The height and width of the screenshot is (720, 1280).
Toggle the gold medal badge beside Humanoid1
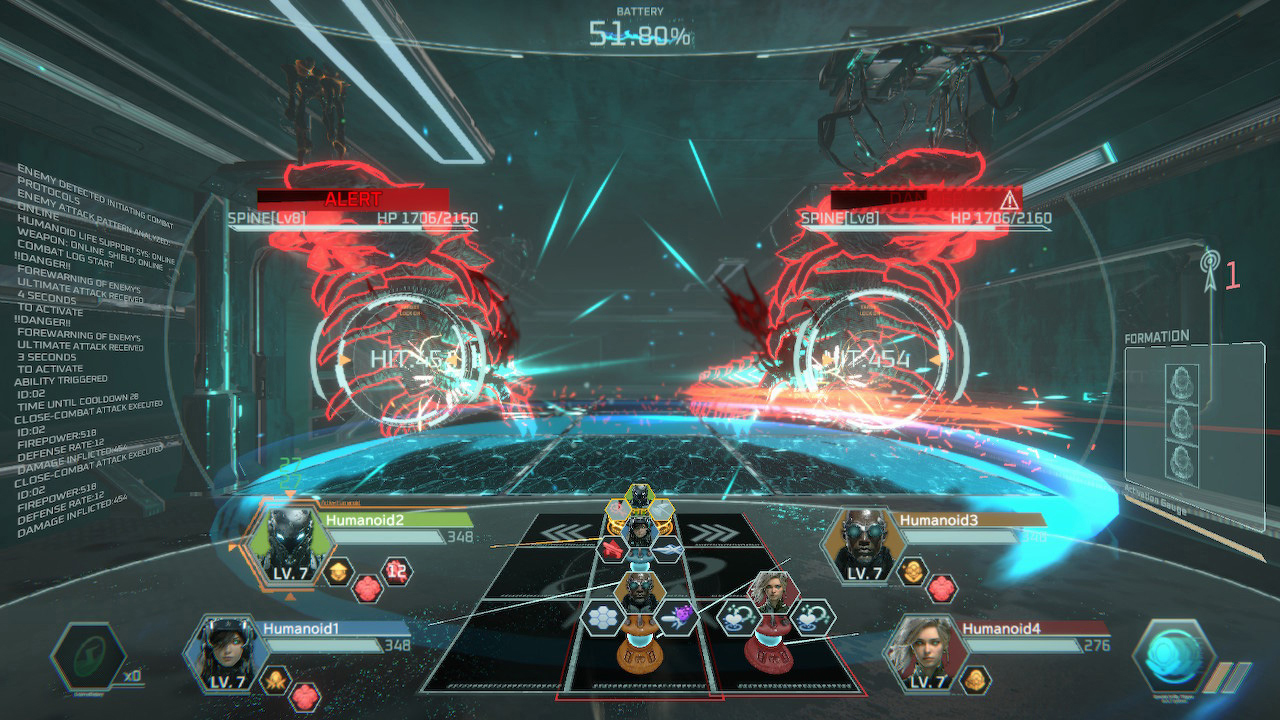275,679
